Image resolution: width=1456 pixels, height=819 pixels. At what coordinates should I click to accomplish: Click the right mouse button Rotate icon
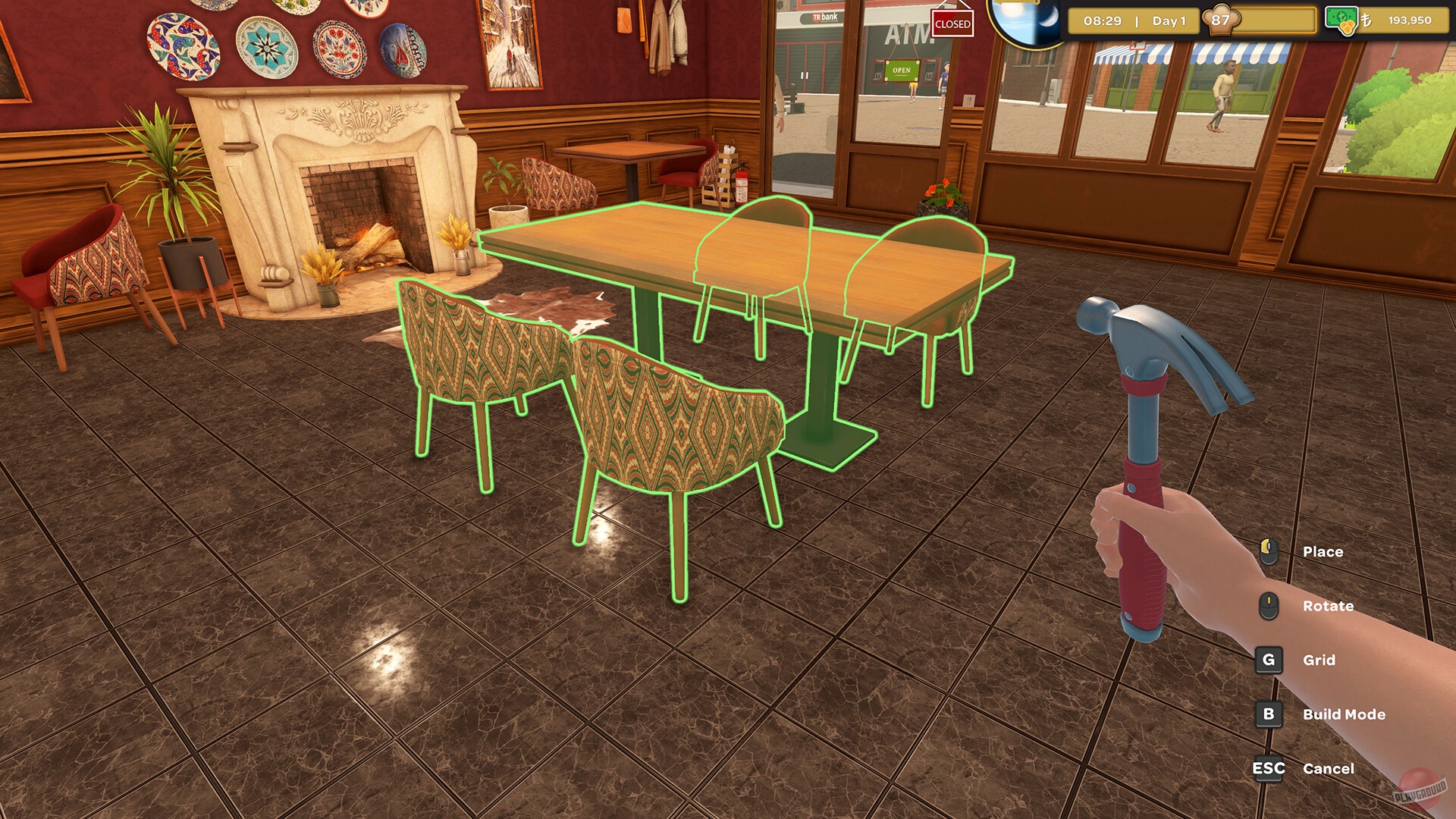1269,605
